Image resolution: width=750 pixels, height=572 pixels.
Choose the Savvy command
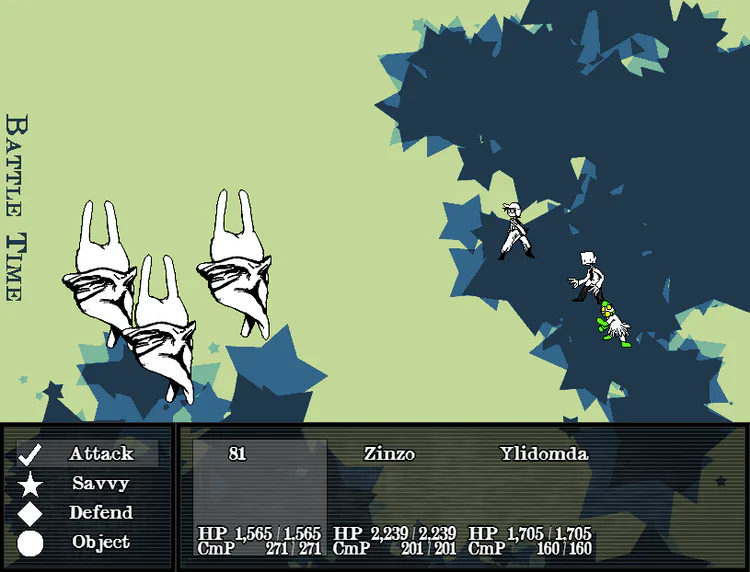pos(88,484)
